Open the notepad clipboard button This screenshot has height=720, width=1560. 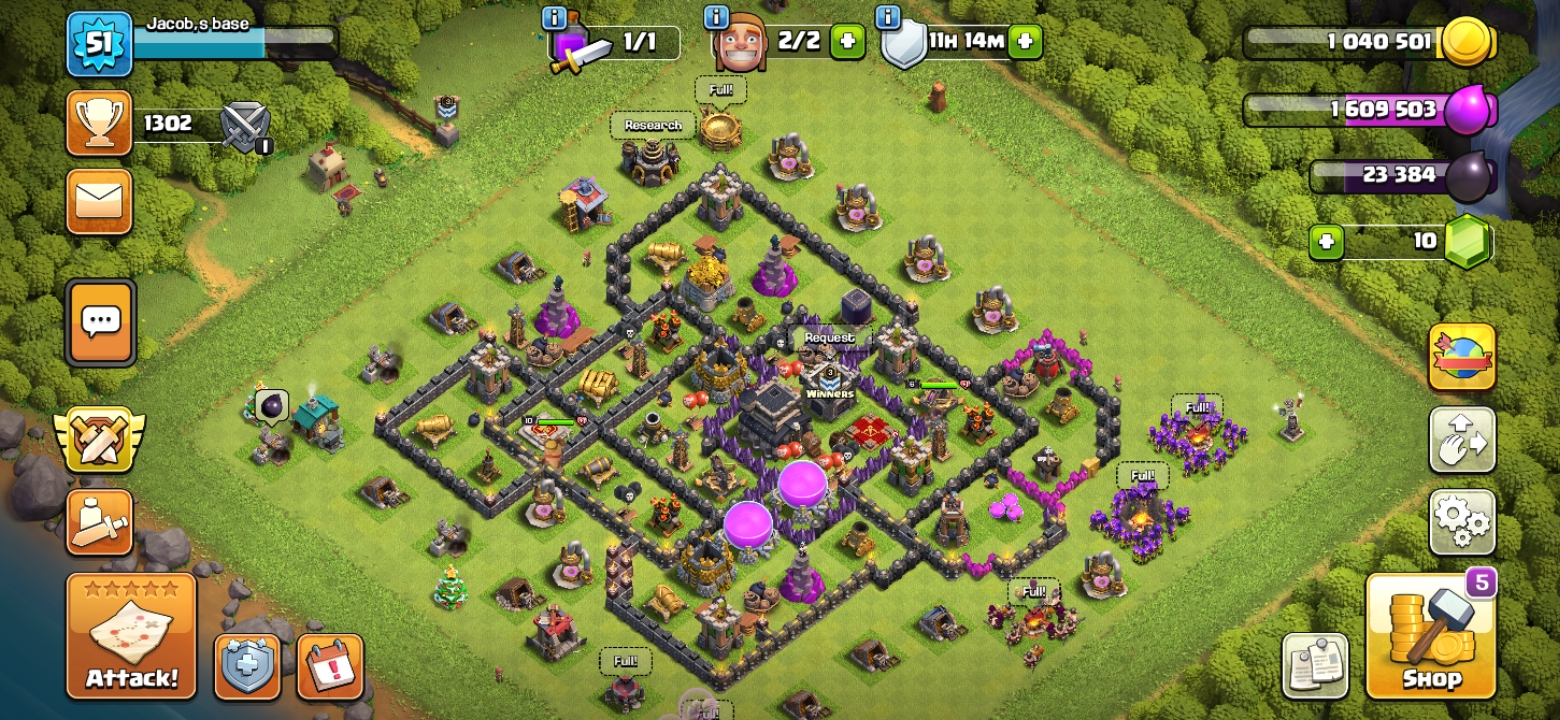pyautogui.click(x=1315, y=666)
